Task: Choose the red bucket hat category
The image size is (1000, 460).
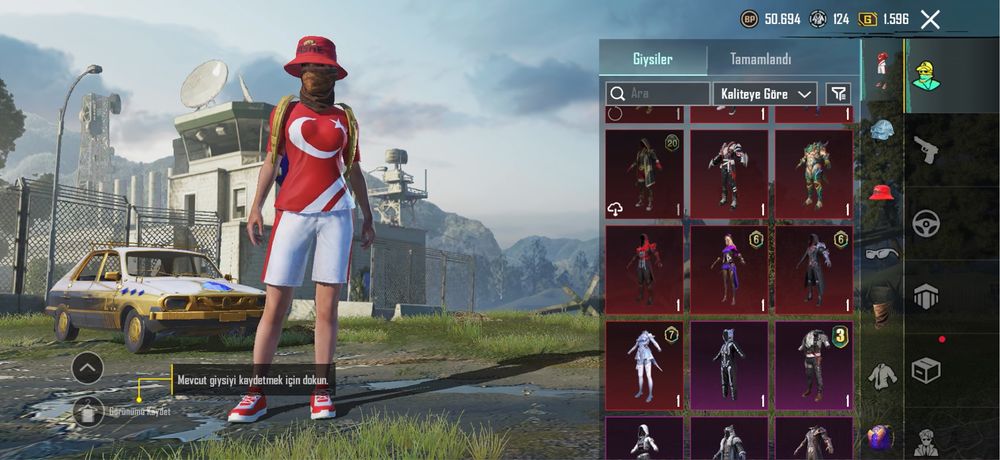Action: [881, 191]
